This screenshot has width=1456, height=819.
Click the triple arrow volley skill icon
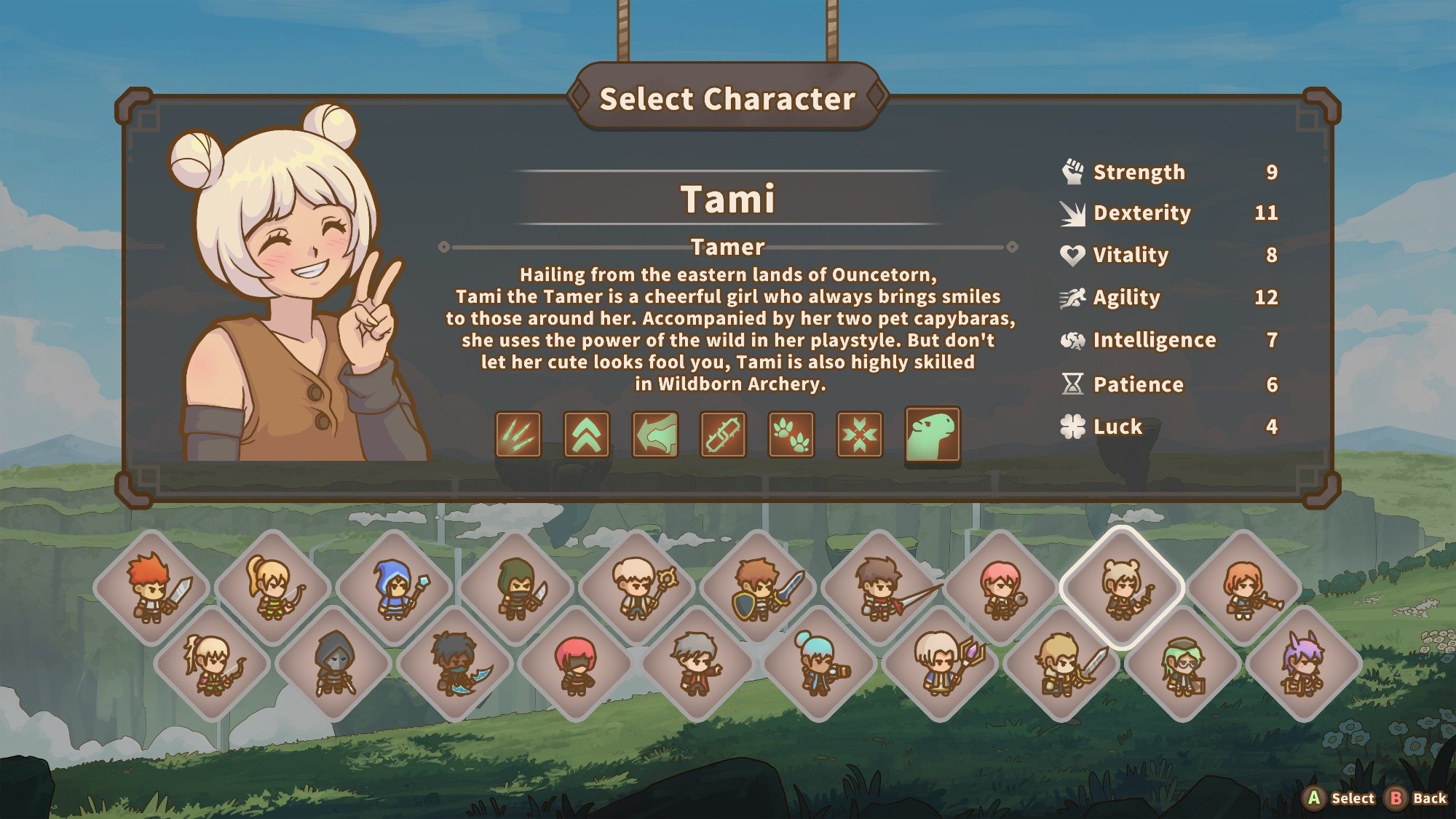[x=518, y=435]
